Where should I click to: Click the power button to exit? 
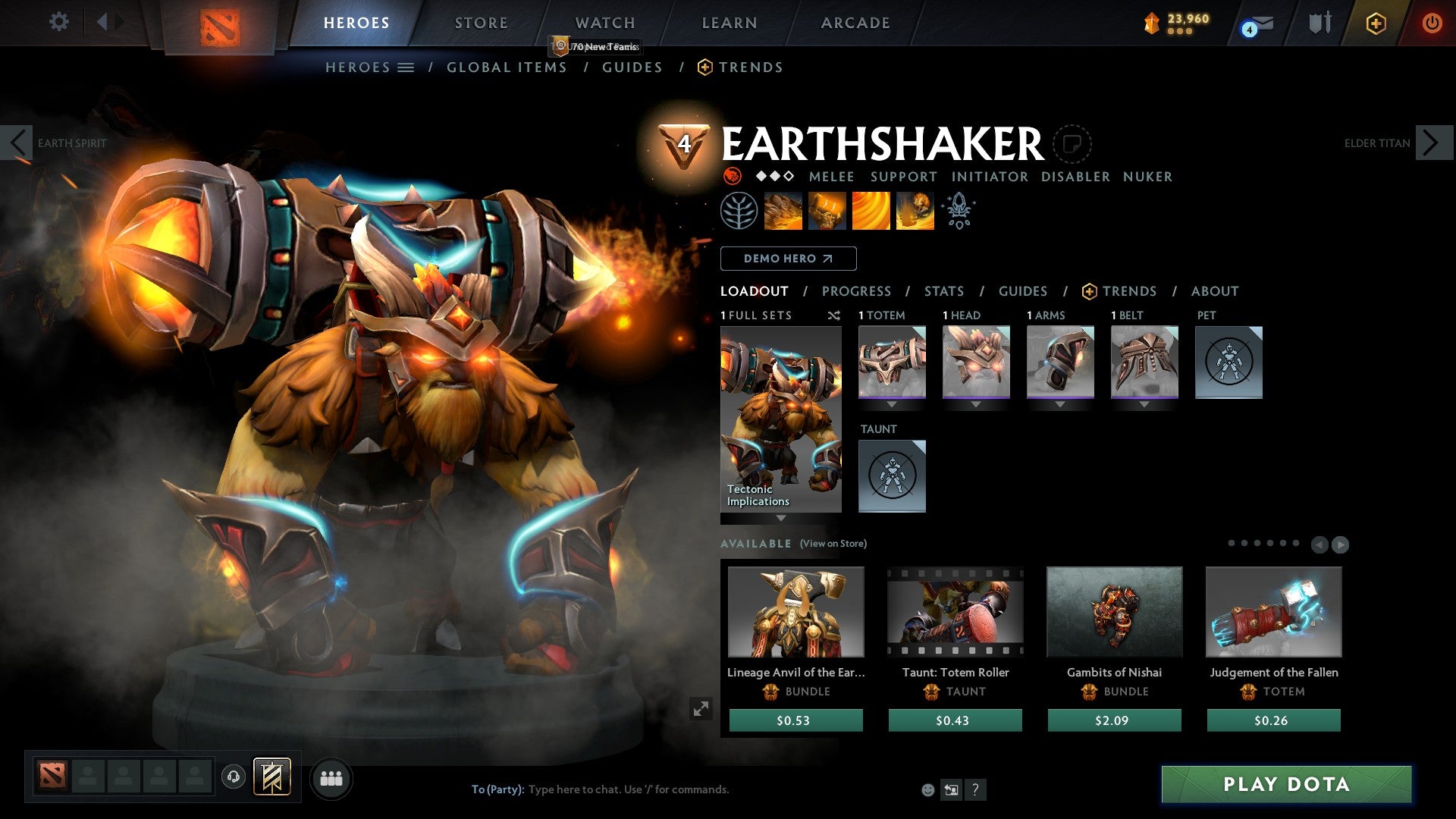tap(1433, 23)
